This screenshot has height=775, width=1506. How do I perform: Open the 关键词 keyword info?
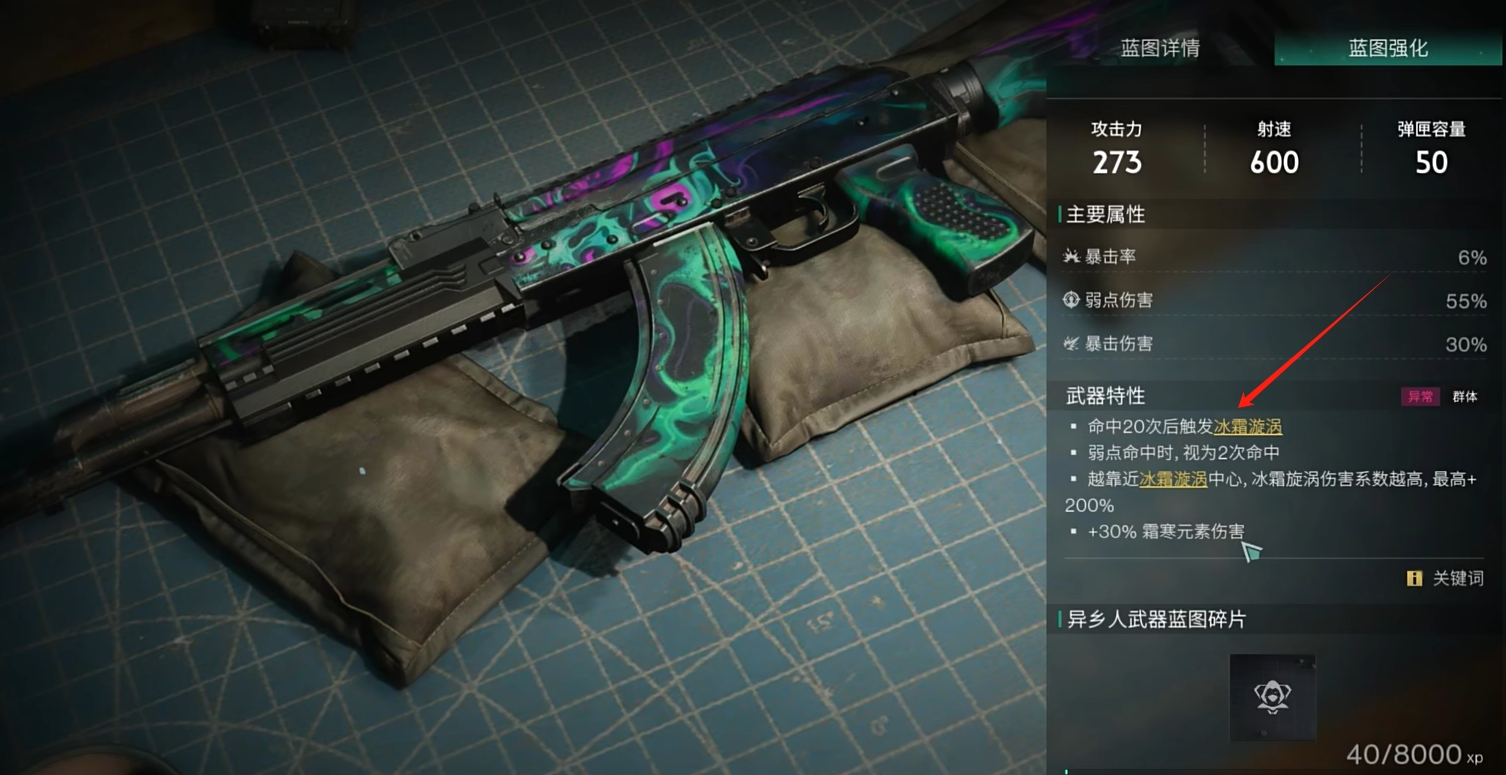[x=1446, y=578]
